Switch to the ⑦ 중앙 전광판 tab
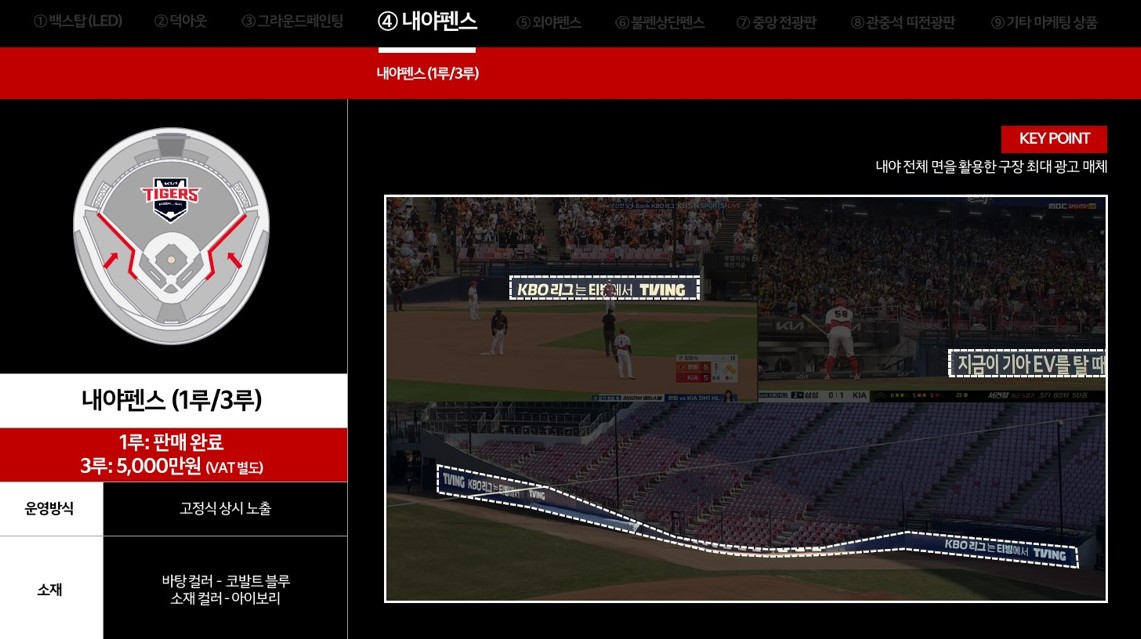Image resolution: width=1141 pixels, height=639 pixels. (776, 22)
